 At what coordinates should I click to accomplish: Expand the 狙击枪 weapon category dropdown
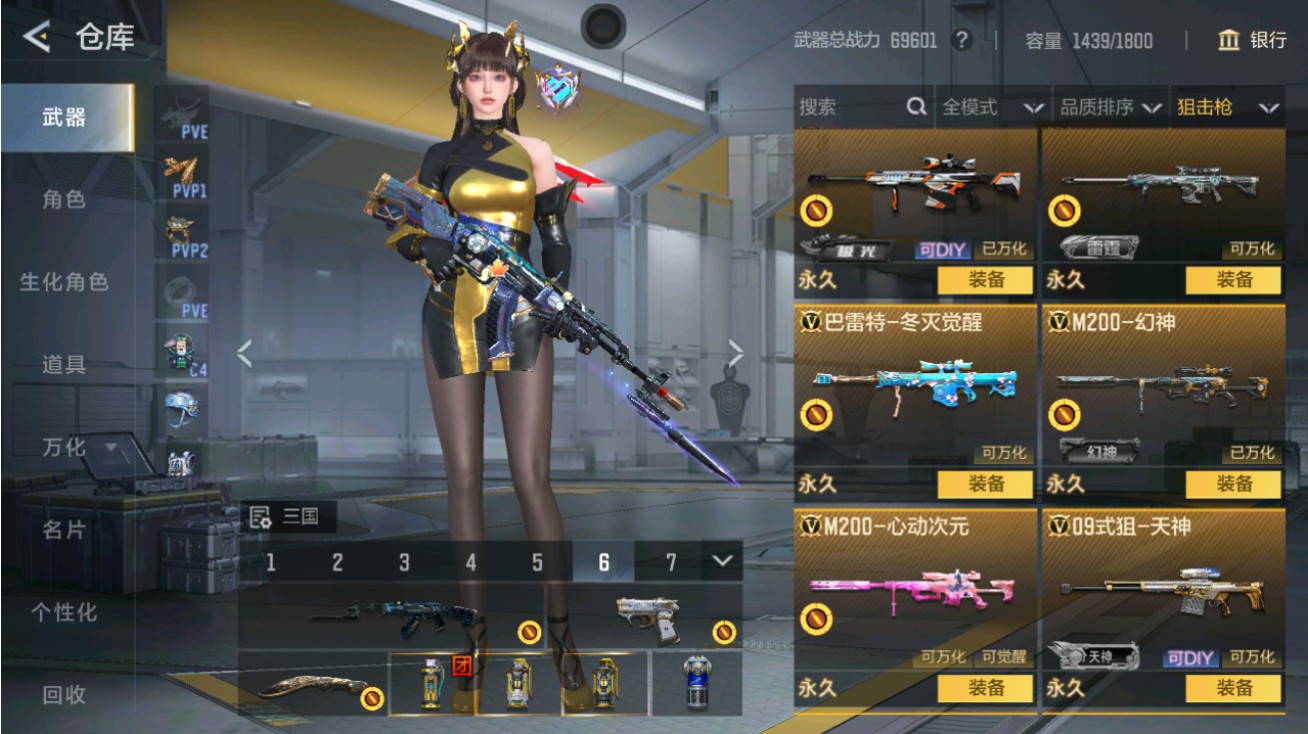pyautogui.click(x=1227, y=106)
